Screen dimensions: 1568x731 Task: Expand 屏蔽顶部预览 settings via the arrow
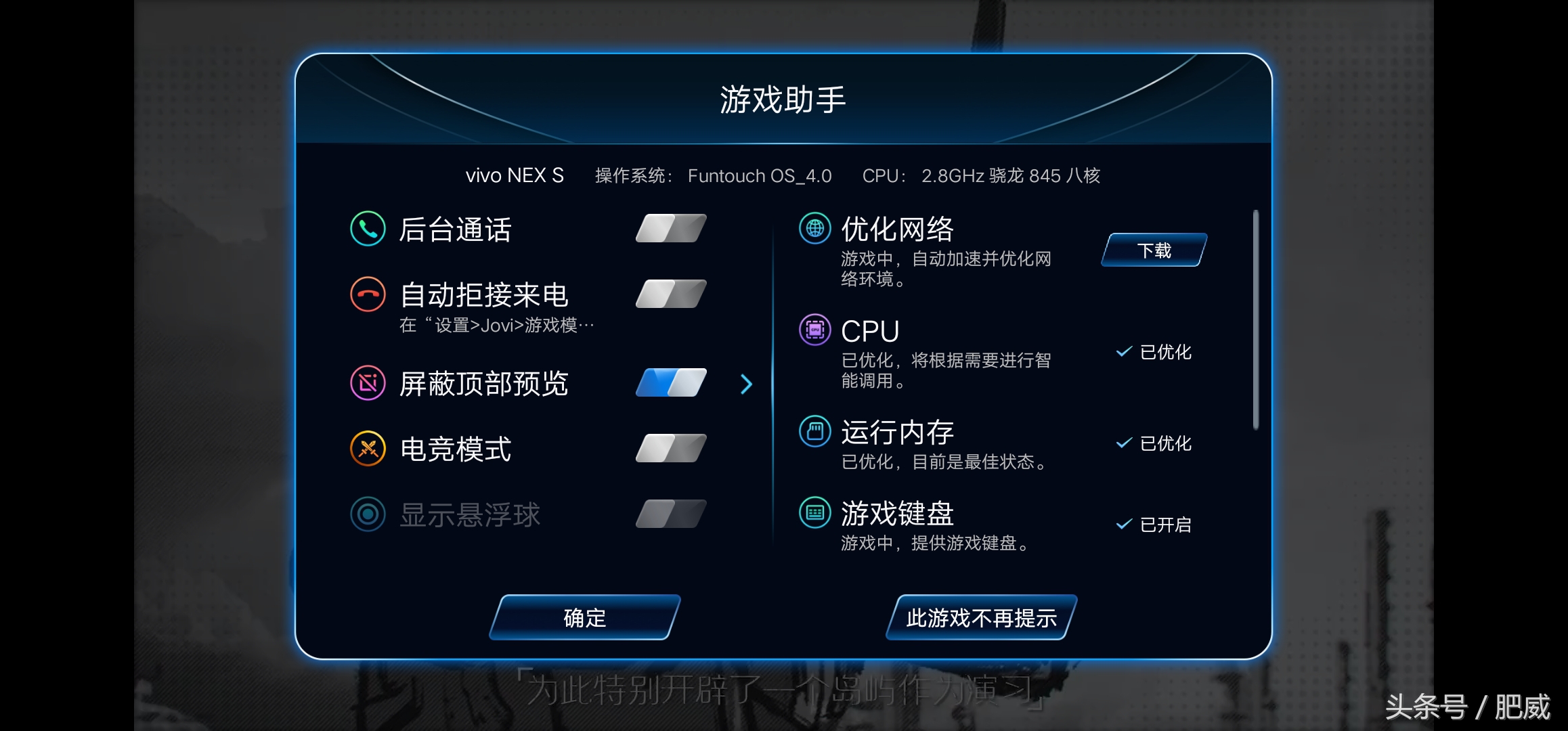(746, 384)
